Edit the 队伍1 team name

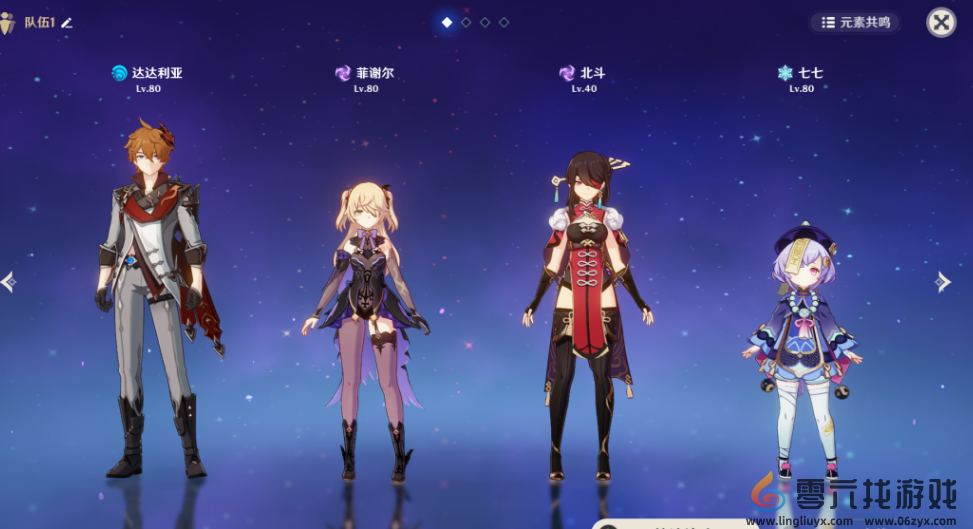pos(67,22)
